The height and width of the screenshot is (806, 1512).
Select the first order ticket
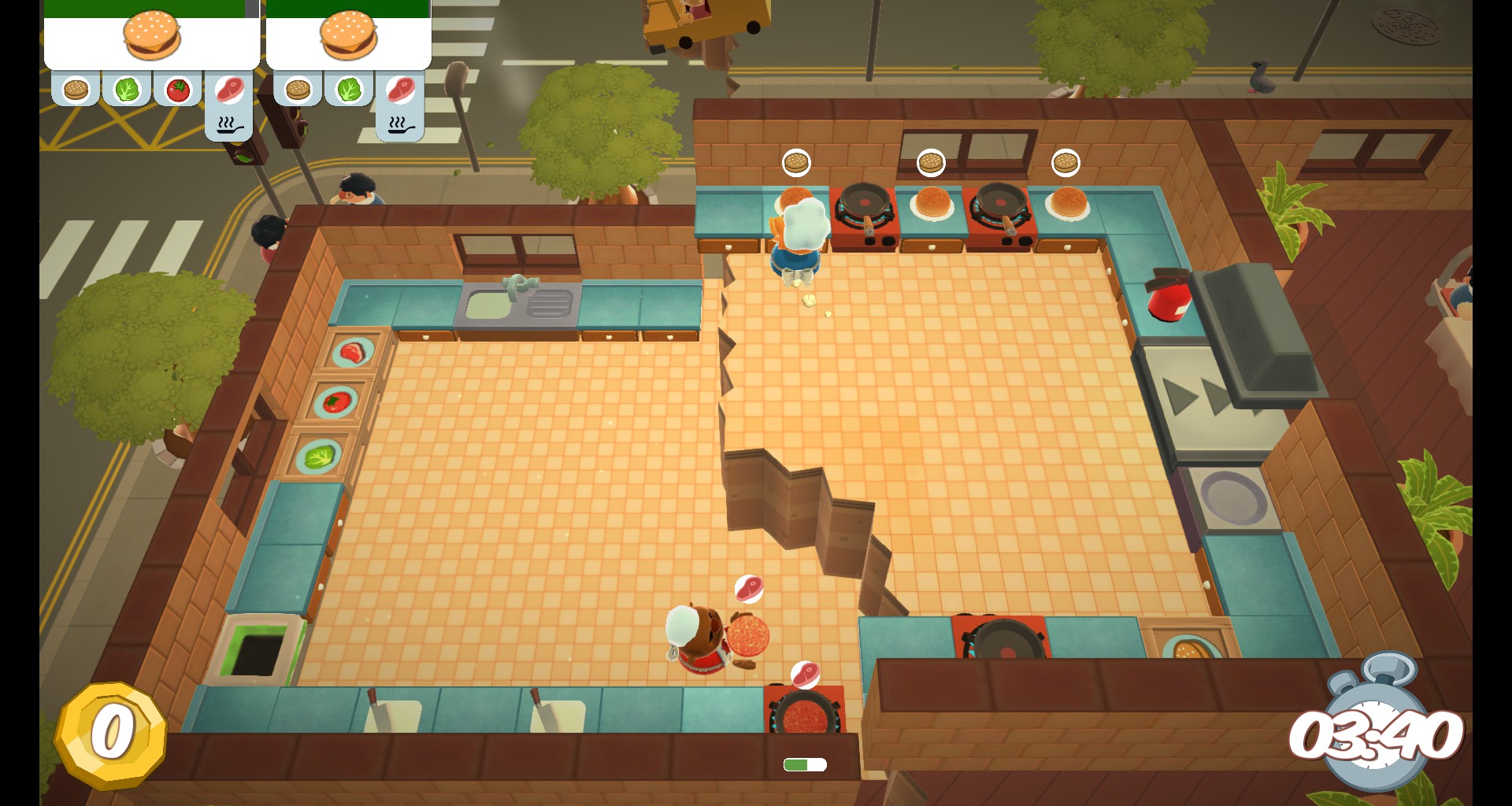click(x=151, y=36)
